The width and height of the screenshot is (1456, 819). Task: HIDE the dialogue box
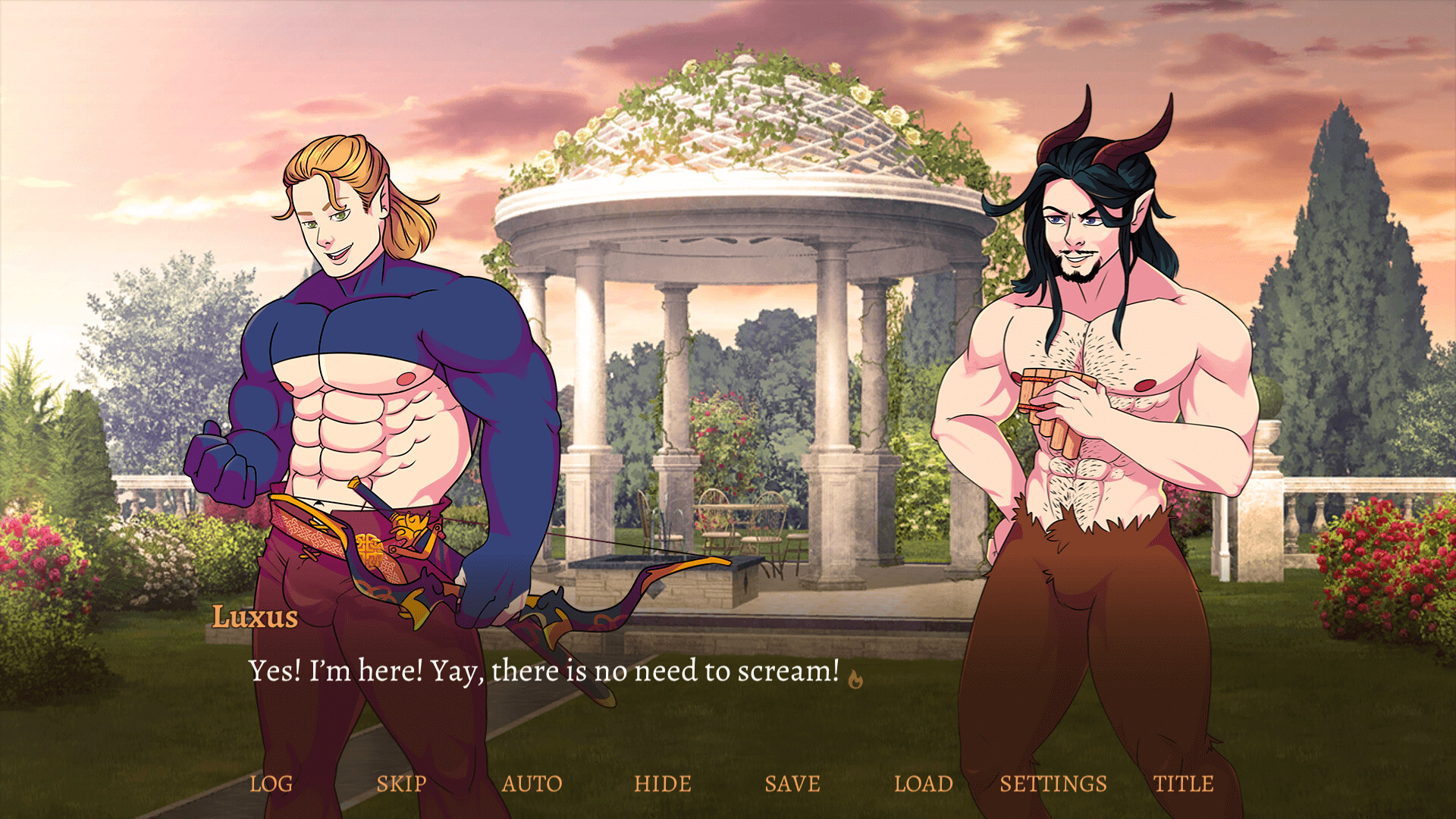664,783
